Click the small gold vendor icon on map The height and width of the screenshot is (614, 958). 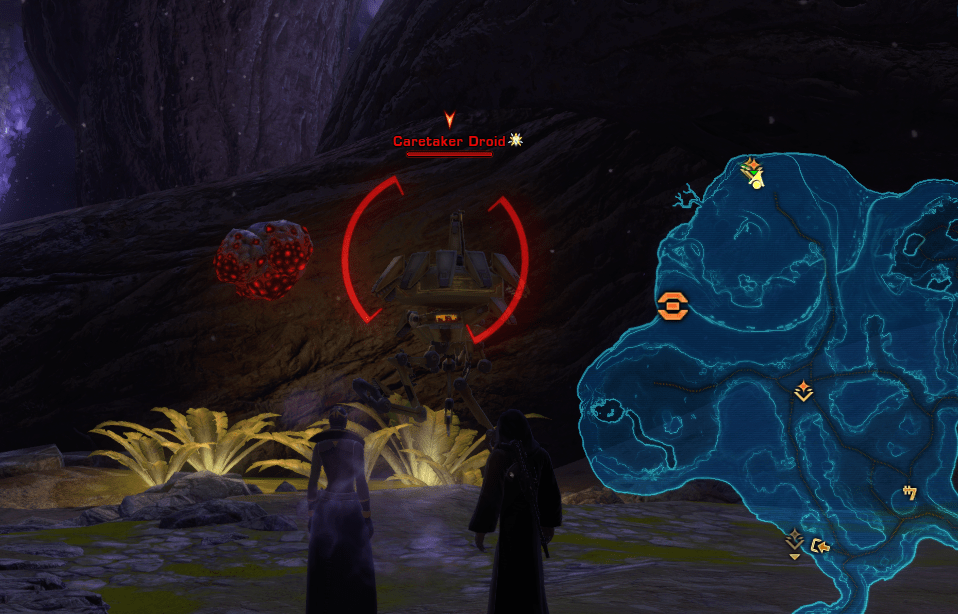pyautogui.click(x=909, y=492)
